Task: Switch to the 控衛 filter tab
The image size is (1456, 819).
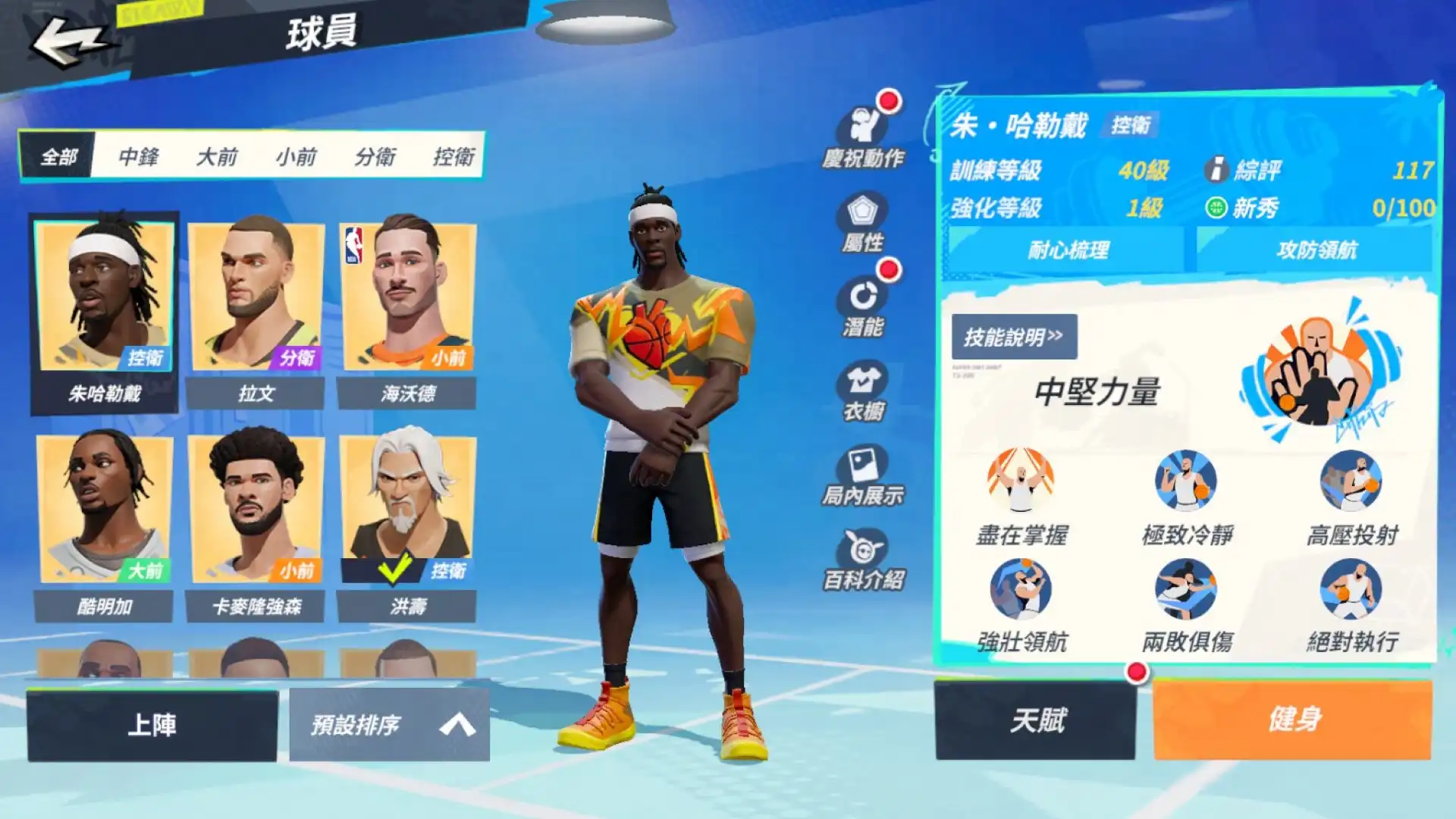Action: tap(455, 158)
